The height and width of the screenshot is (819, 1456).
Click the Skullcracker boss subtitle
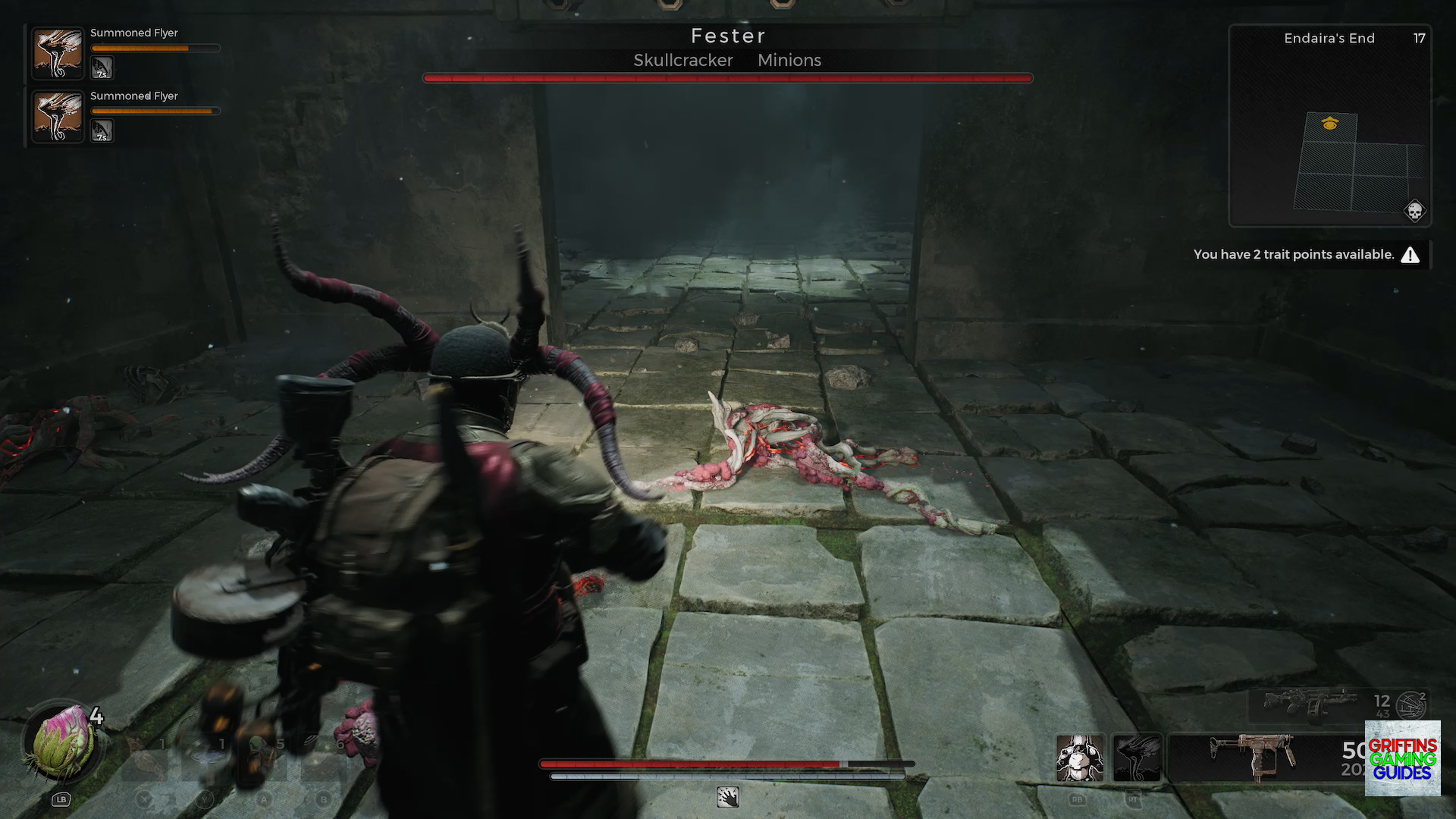682,60
